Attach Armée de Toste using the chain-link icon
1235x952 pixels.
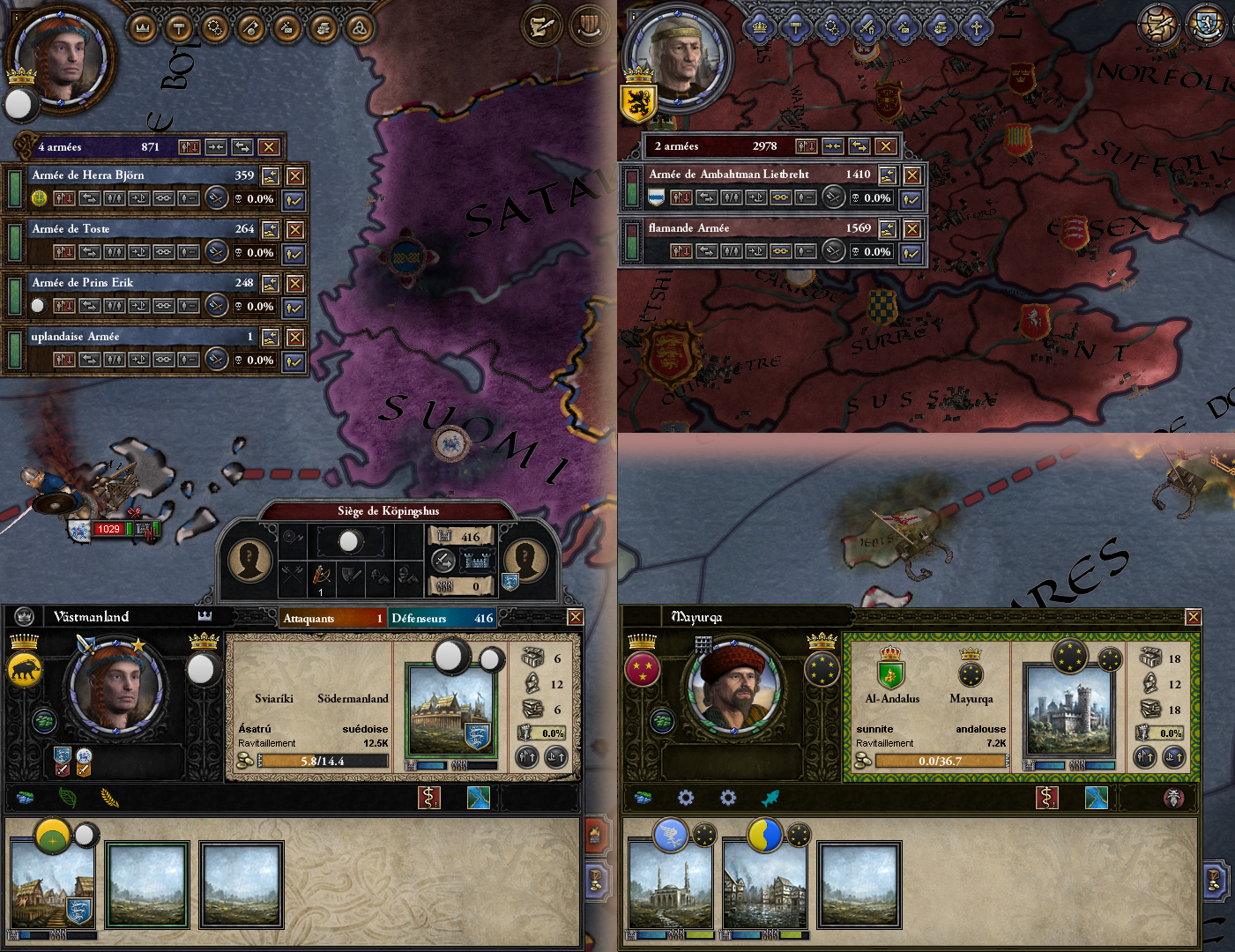163,250
